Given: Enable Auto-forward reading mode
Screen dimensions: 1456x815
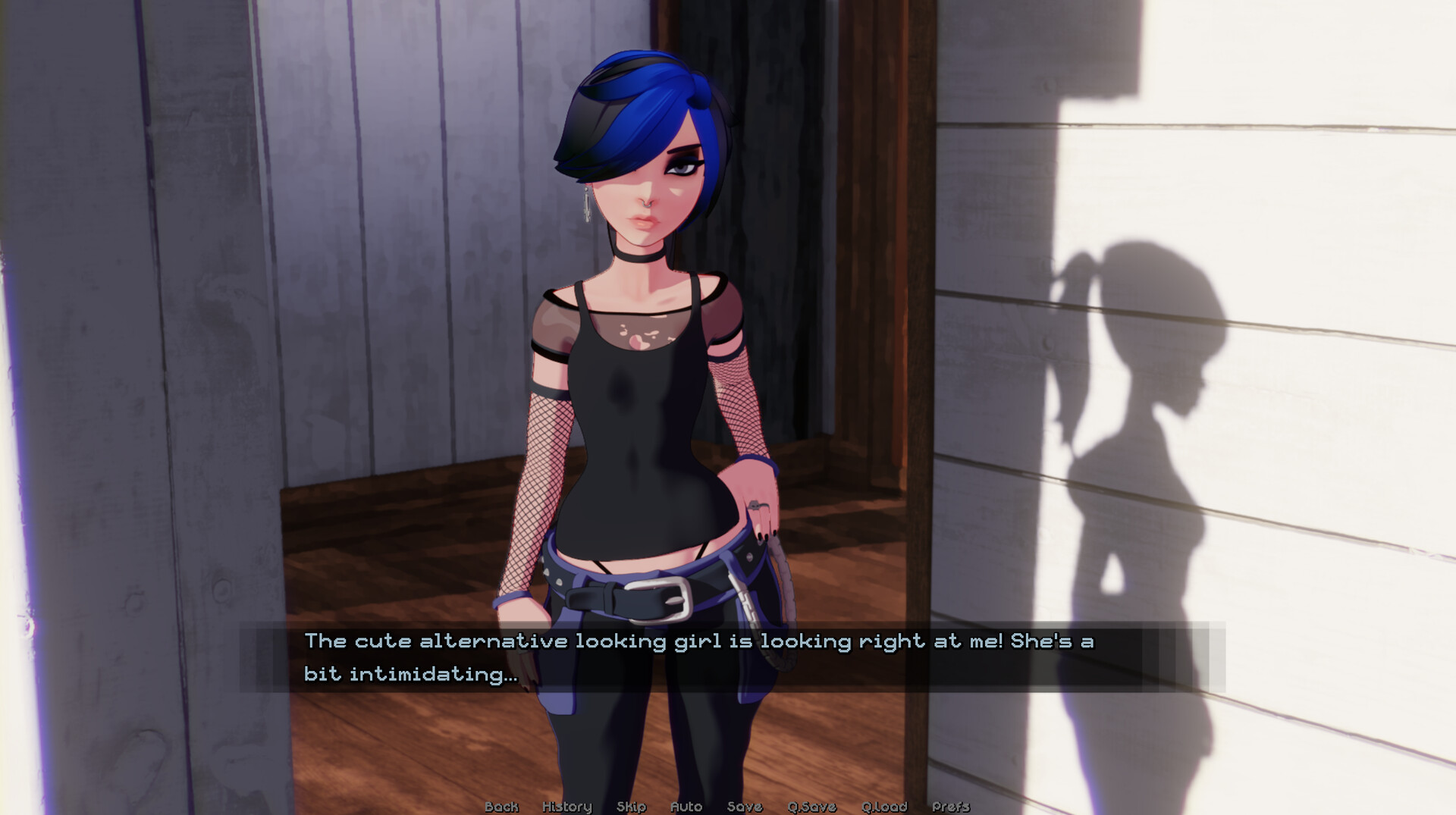Looking at the screenshot, I should point(686,807).
